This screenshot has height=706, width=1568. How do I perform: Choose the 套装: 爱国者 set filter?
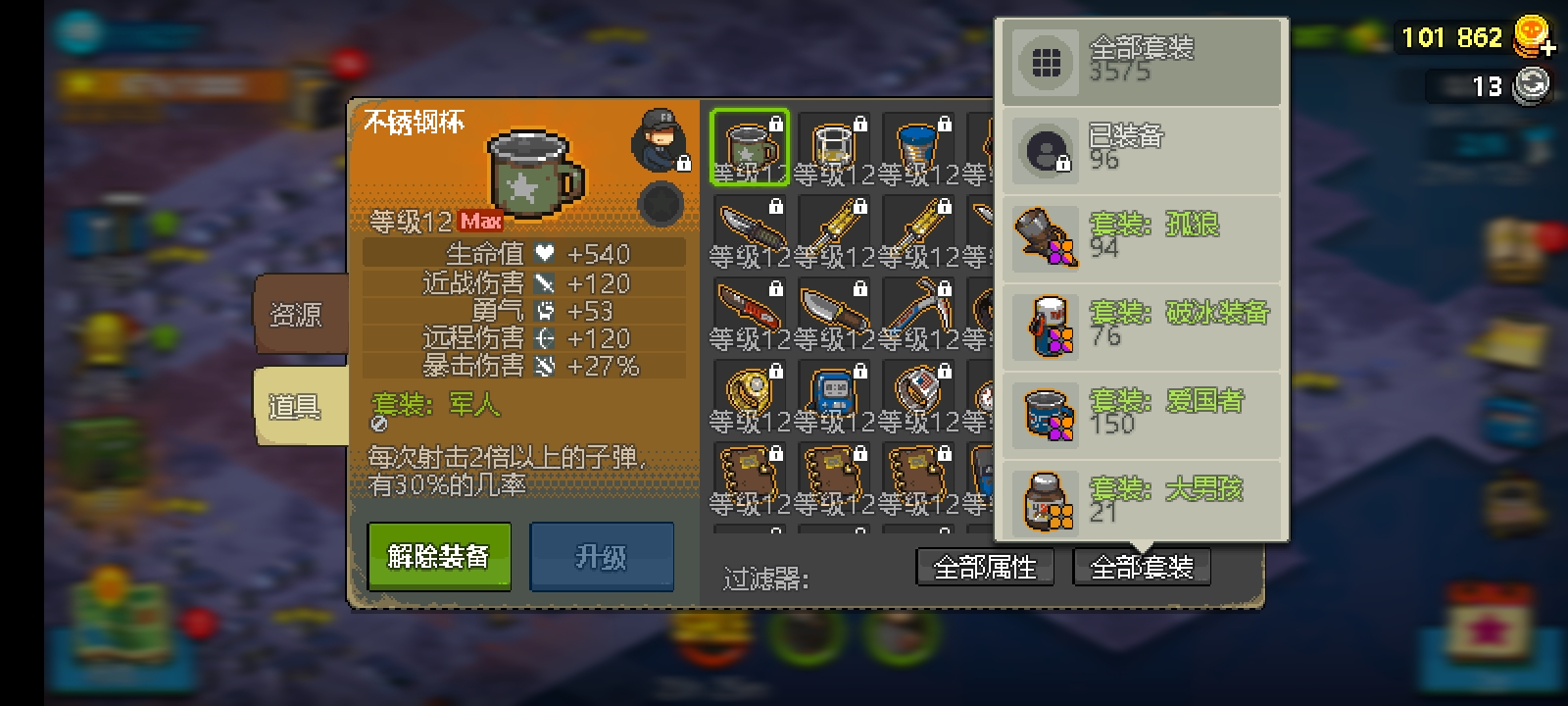(x=1142, y=414)
